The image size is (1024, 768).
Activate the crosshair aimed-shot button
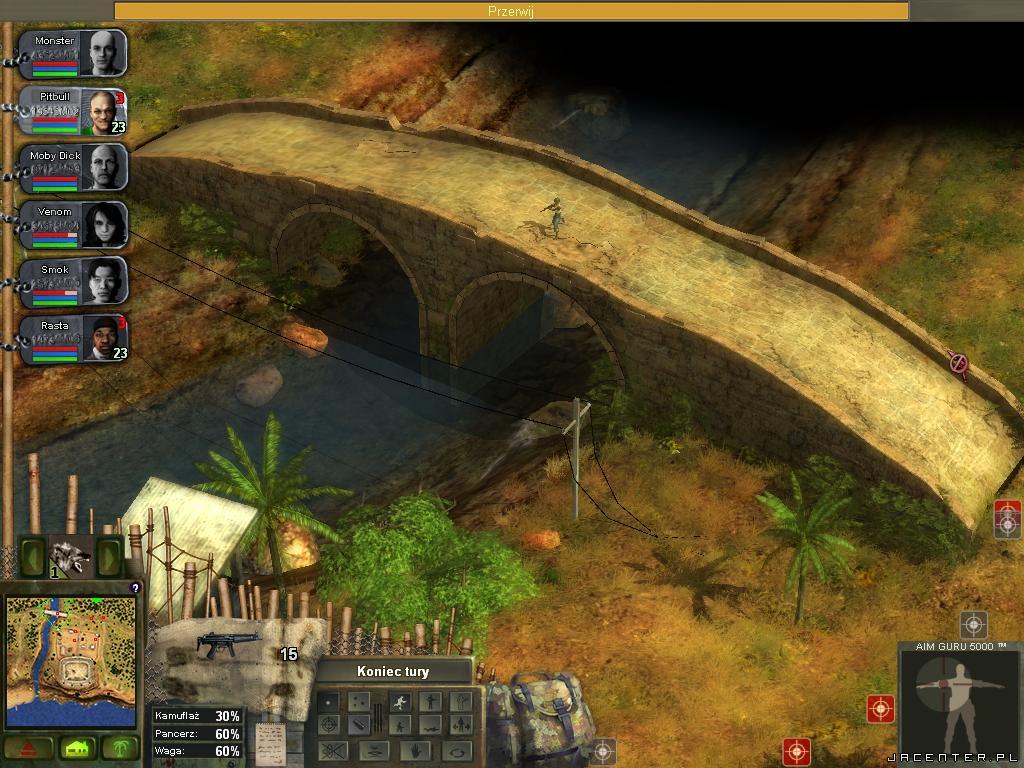tap(328, 724)
